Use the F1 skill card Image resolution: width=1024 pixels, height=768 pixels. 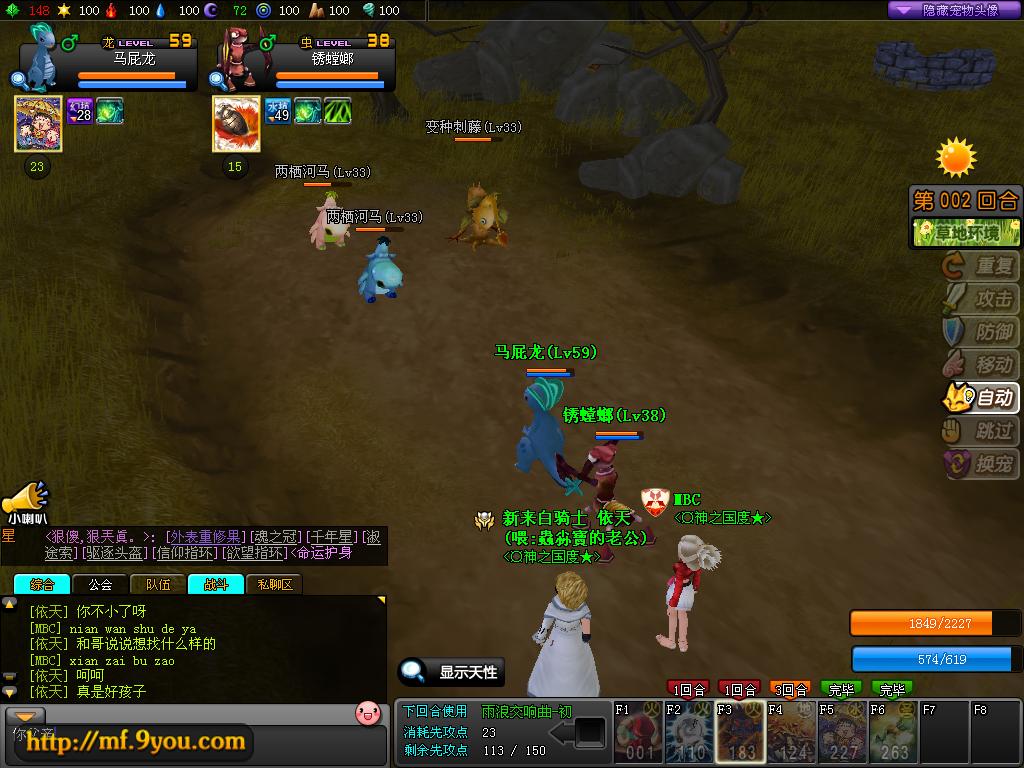638,734
